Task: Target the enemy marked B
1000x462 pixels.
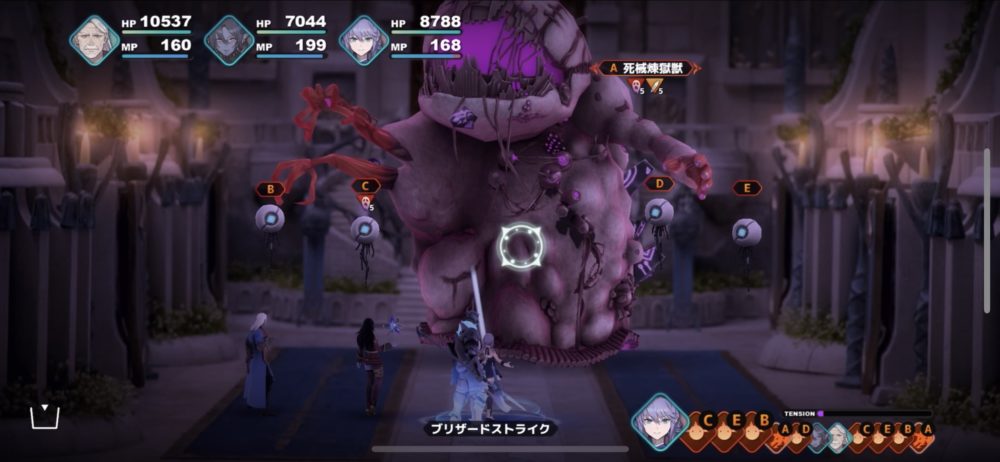Action: pyautogui.click(x=270, y=218)
